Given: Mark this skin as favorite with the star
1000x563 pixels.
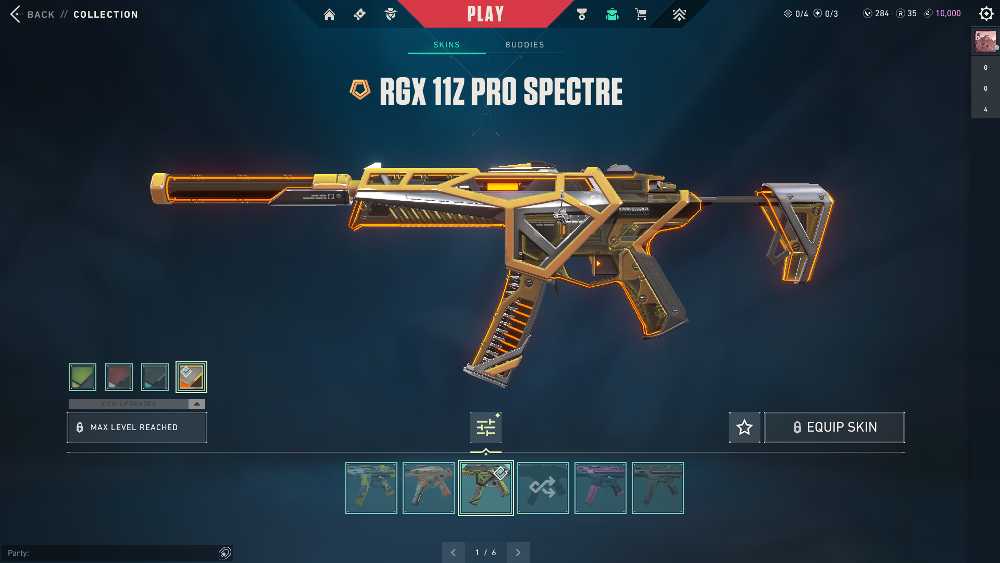Looking at the screenshot, I should coord(744,427).
